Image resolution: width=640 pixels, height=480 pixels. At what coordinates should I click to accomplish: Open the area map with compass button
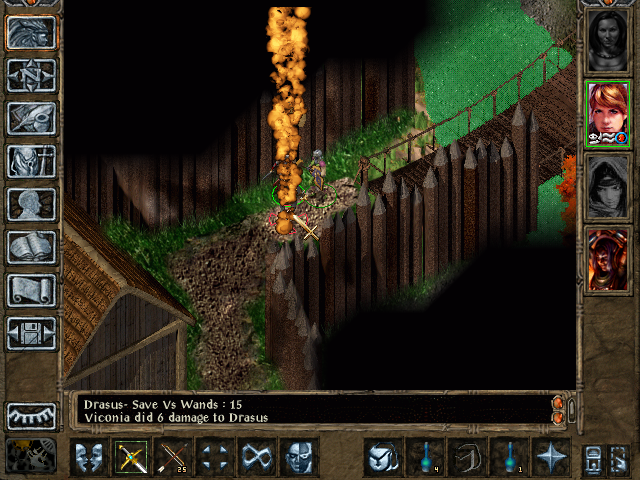pyautogui.click(x=31, y=76)
